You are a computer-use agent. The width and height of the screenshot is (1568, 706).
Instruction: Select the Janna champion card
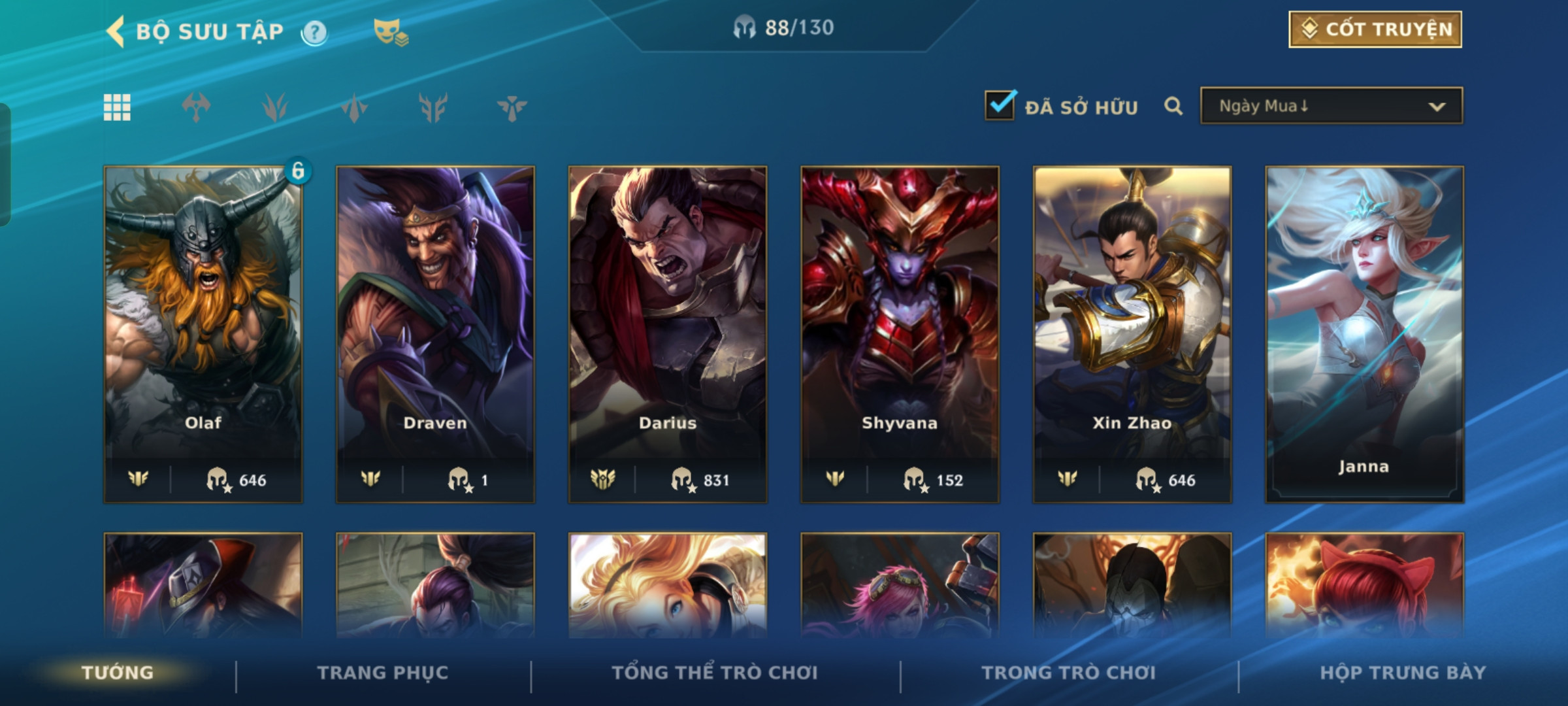[x=1364, y=333]
